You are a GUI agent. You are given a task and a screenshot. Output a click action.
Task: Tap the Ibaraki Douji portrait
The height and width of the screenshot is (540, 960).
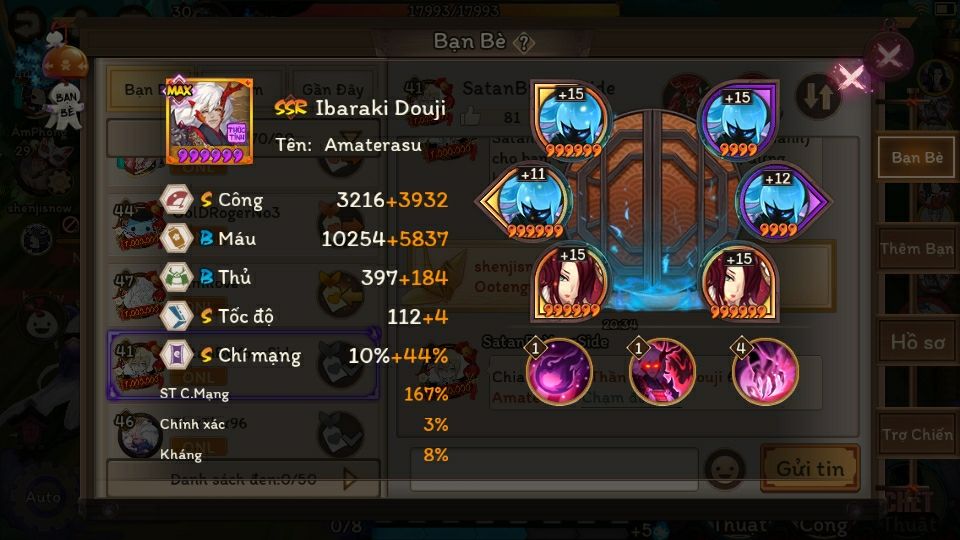[209, 122]
